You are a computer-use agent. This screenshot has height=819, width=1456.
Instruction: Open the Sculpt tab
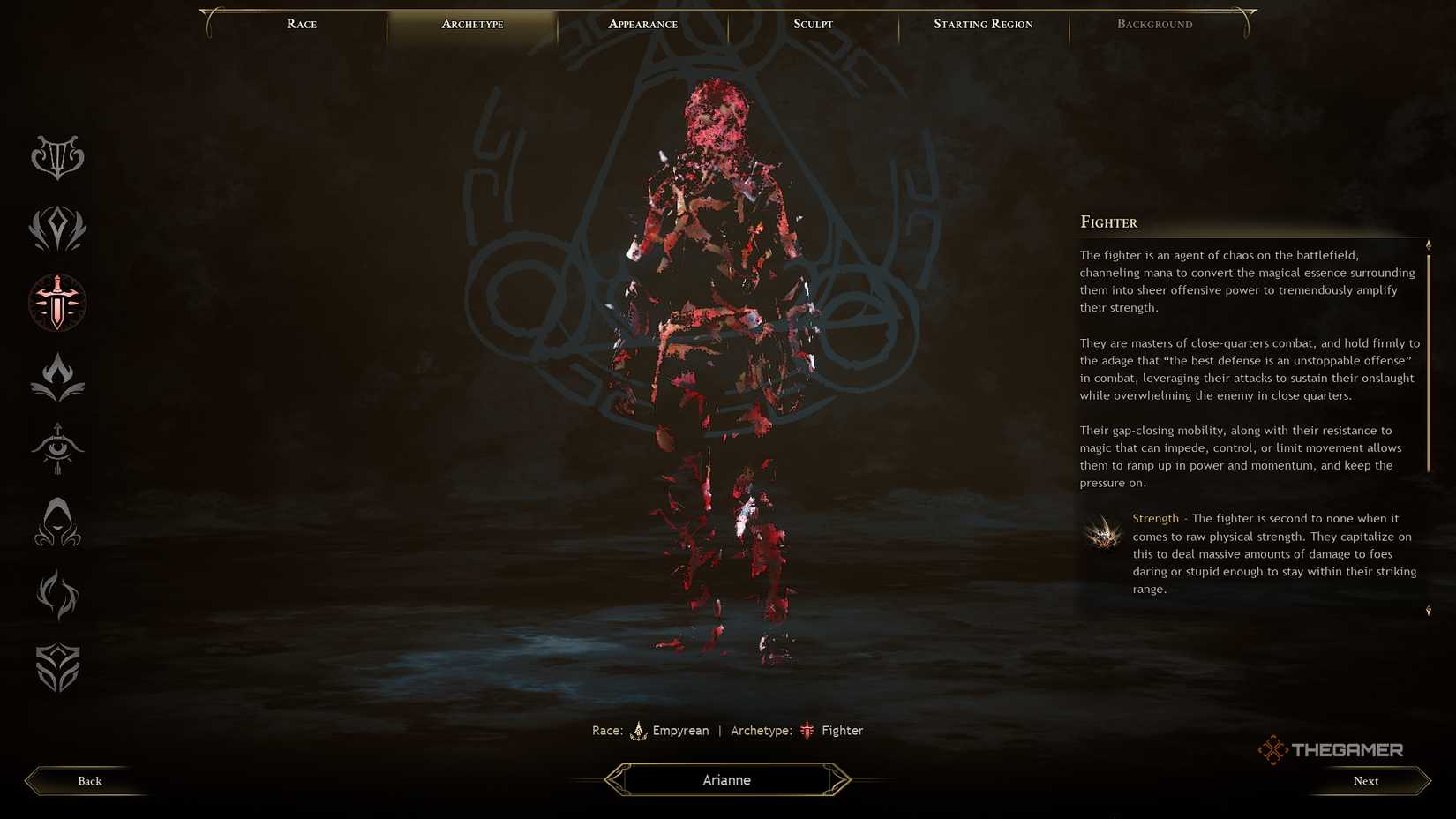pyautogui.click(x=811, y=24)
